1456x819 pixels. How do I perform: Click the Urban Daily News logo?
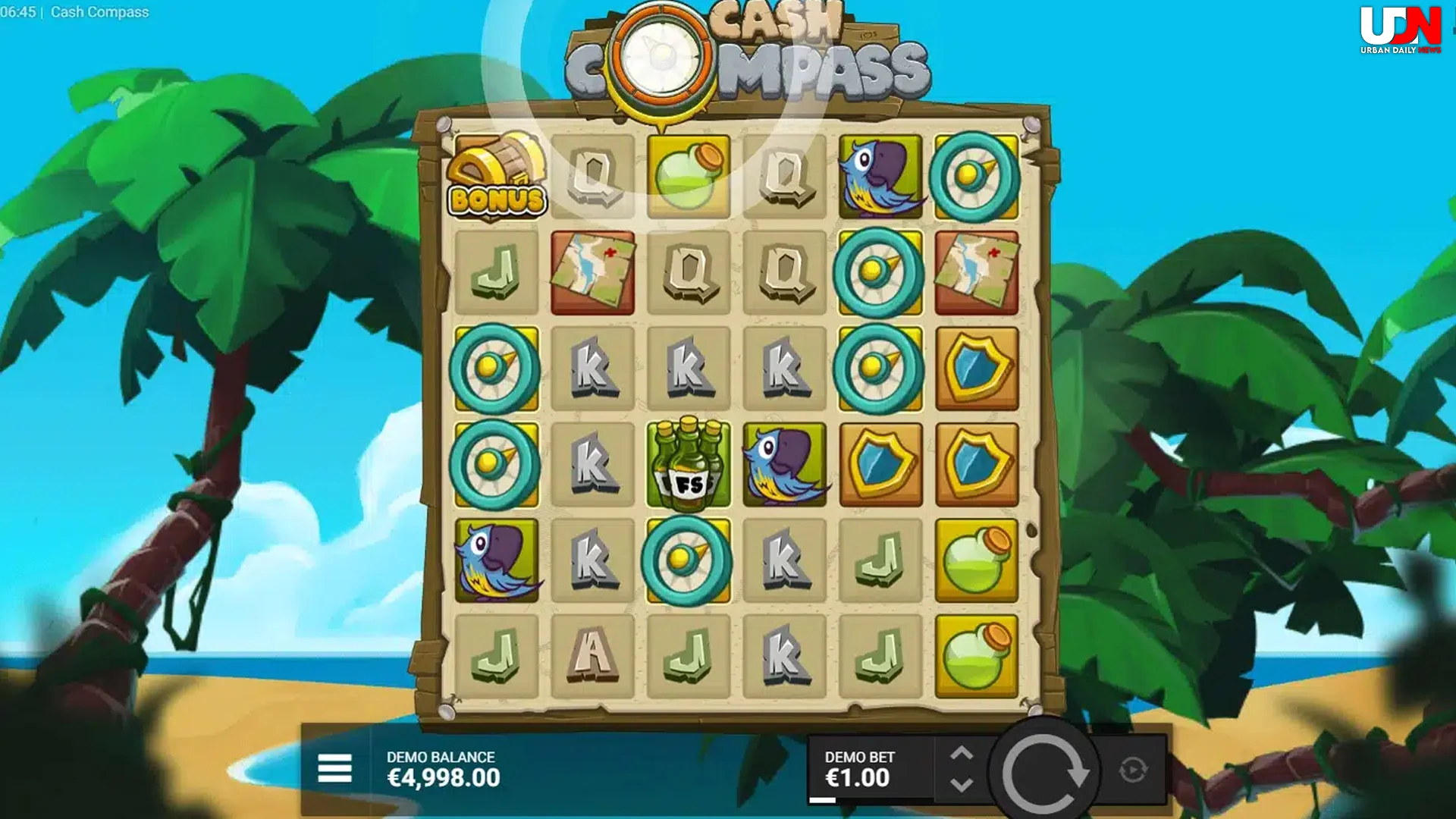coord(1401,27)
